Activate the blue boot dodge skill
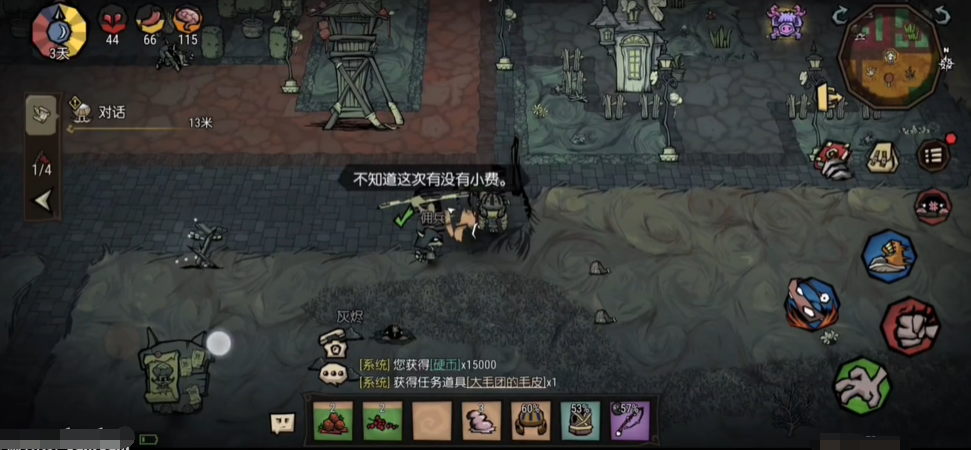Screen dimensions: 971x450 (x=888, y=256)
